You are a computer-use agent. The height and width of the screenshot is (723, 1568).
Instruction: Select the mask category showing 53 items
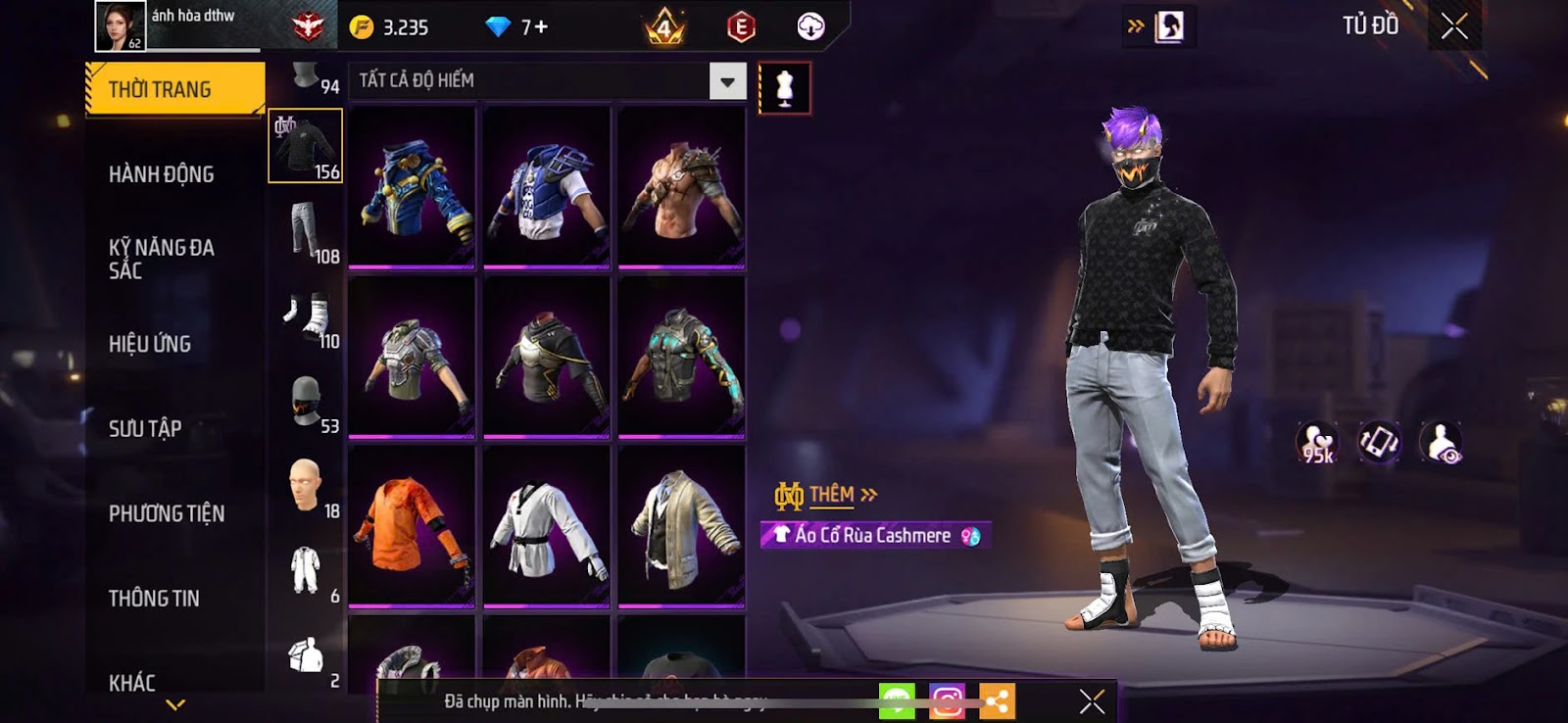pyautogui.click(x=306, y=402)
